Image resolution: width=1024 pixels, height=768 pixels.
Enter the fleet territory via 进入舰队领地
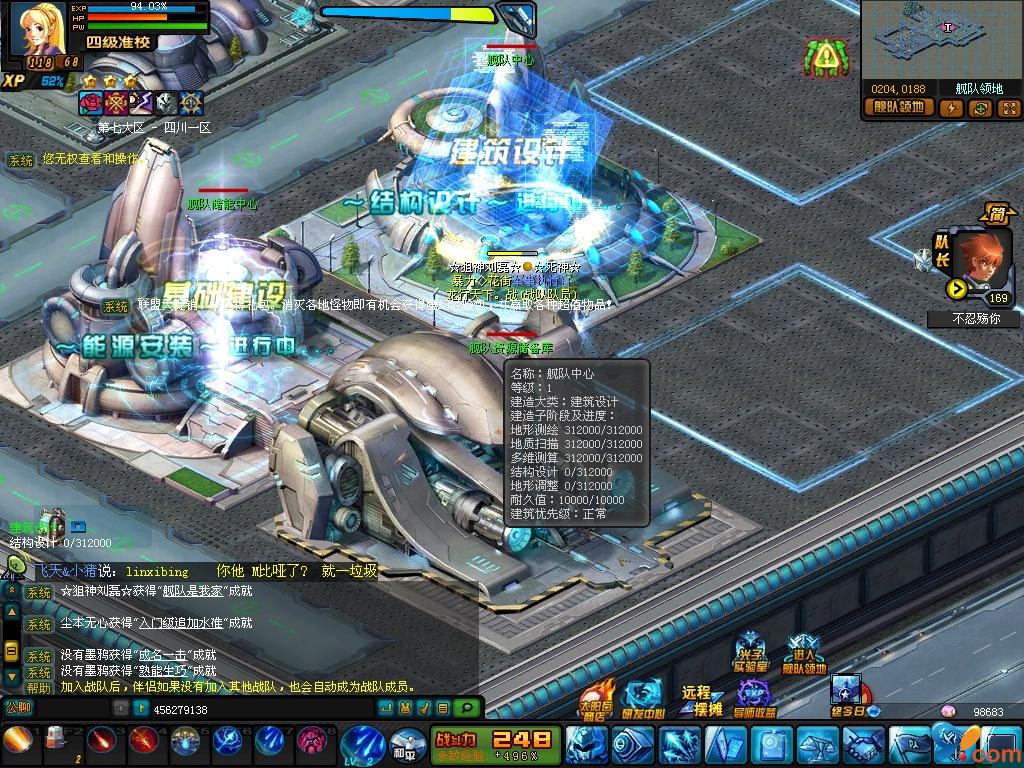[804, 655]
